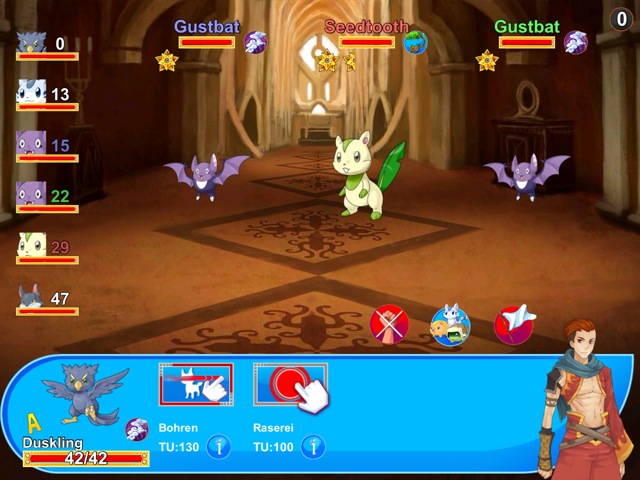Select the Raserei attack skill
The width and height of the screenshot is (640, 480).
(x=290, y=385)
